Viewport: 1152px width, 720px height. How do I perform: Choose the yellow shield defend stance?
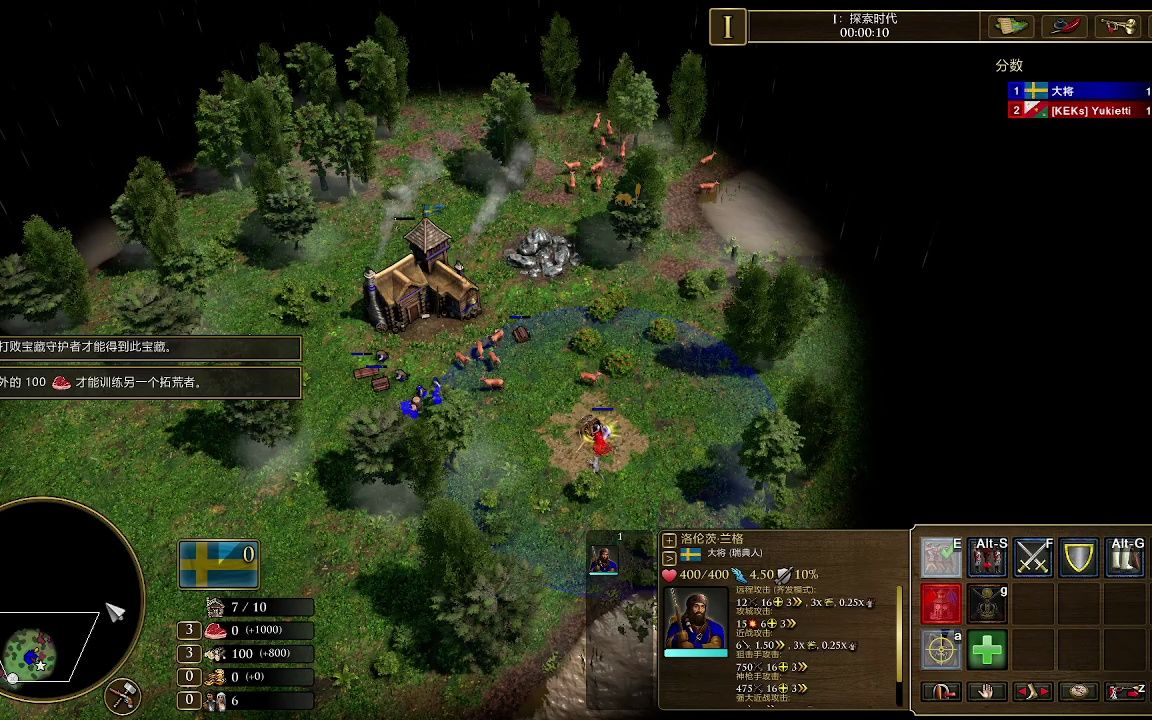(x=1079, y=558)
